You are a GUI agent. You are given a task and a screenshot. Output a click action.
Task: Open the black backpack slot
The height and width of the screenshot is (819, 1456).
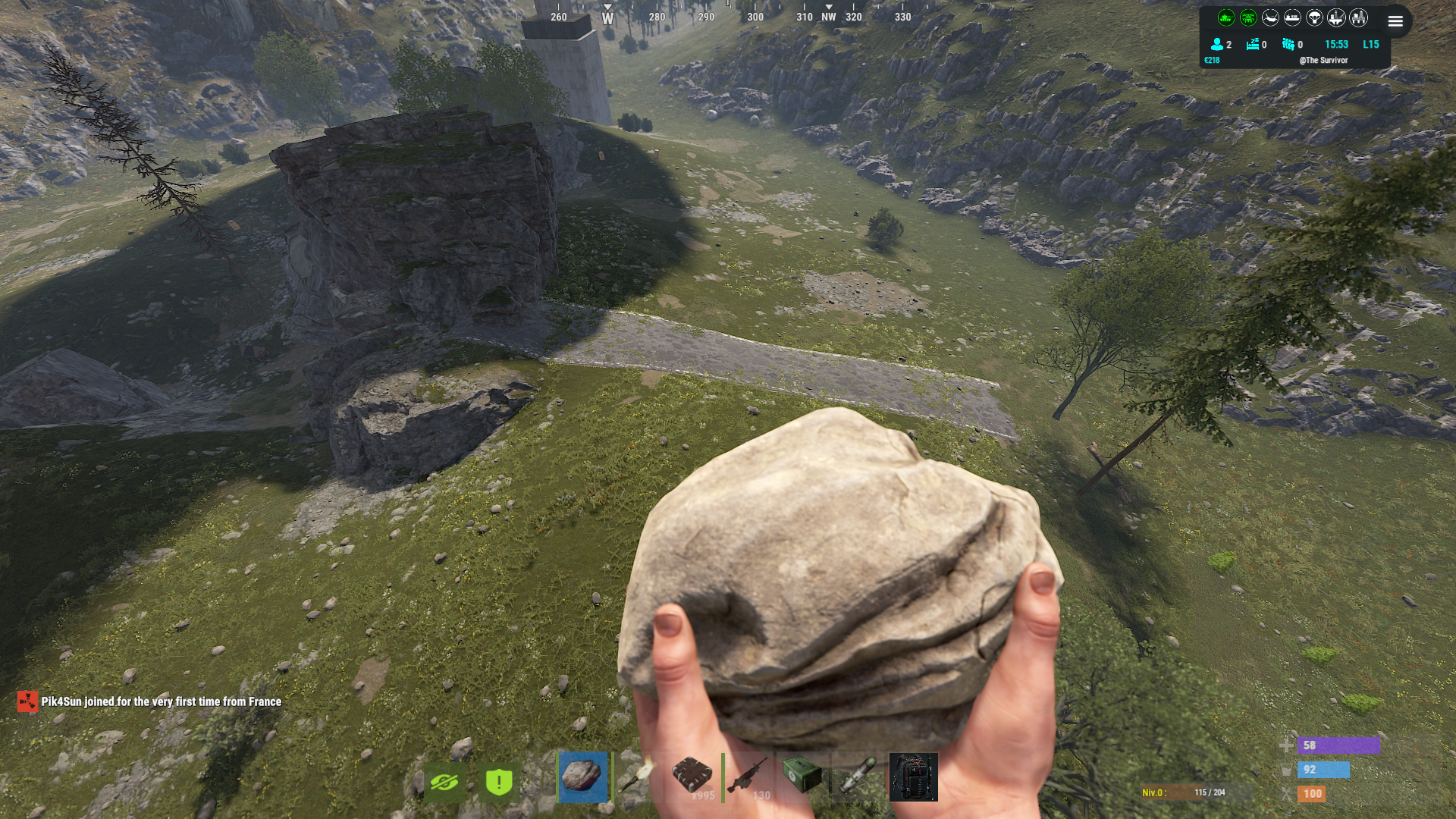coord(913,777)
